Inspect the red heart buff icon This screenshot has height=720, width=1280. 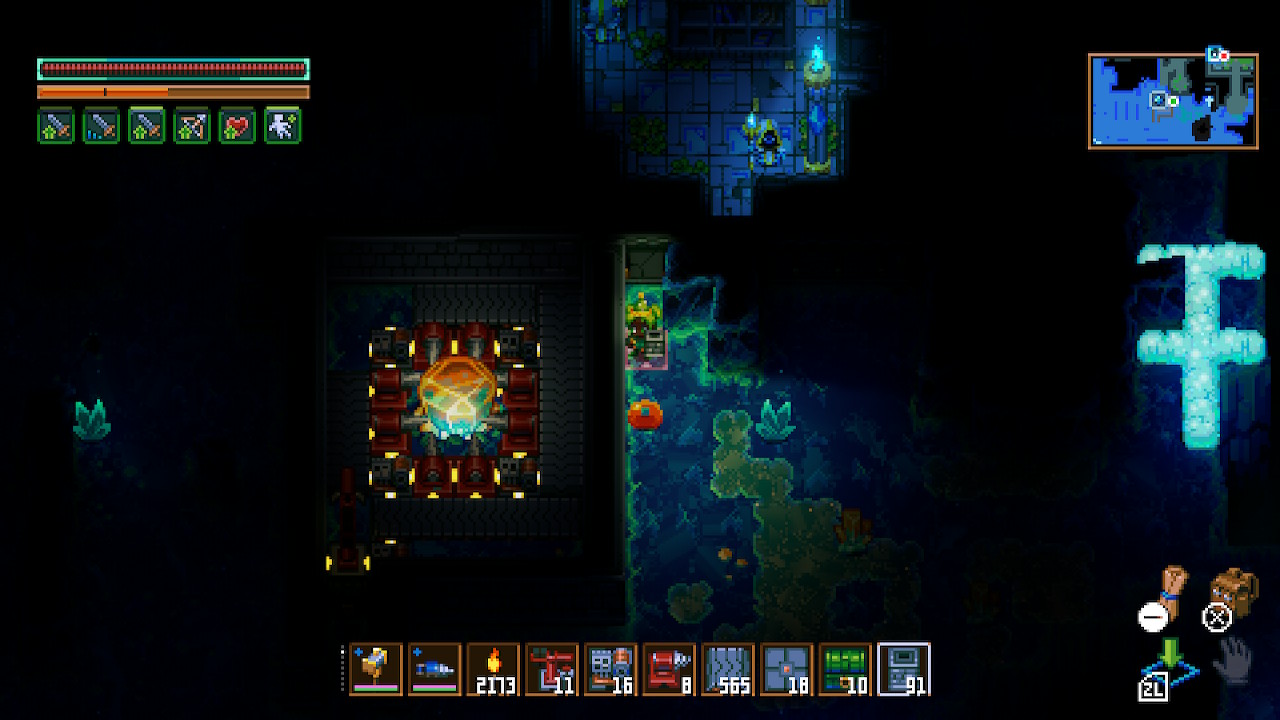point(237,126)
